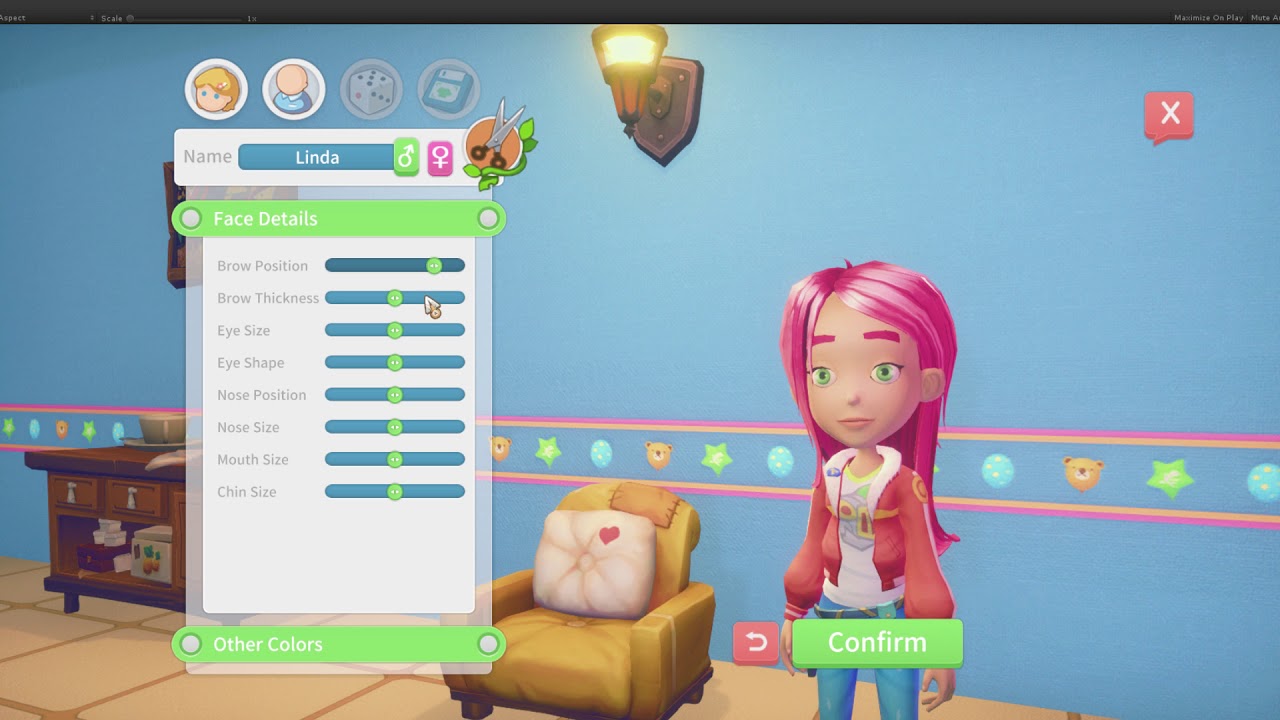Adjust the Brow Thickness slider
This screenshot has height=720, width=1280.
click(395, 298)
